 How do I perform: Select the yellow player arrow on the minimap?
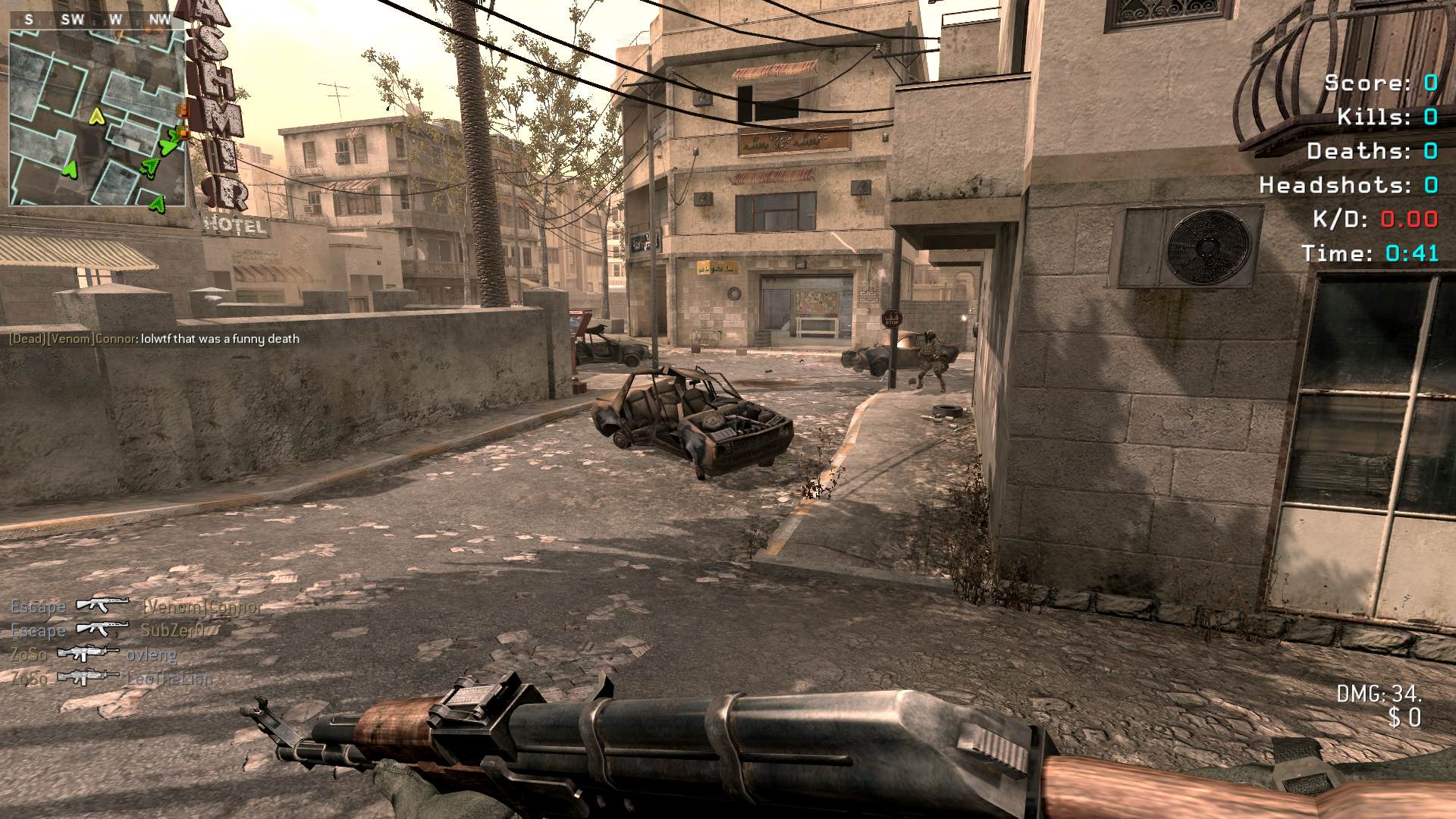pos(96,116)
